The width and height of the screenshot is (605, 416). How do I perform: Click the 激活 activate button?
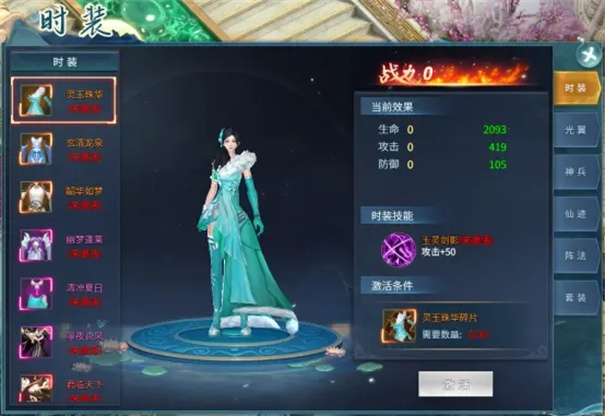point(456,383)
